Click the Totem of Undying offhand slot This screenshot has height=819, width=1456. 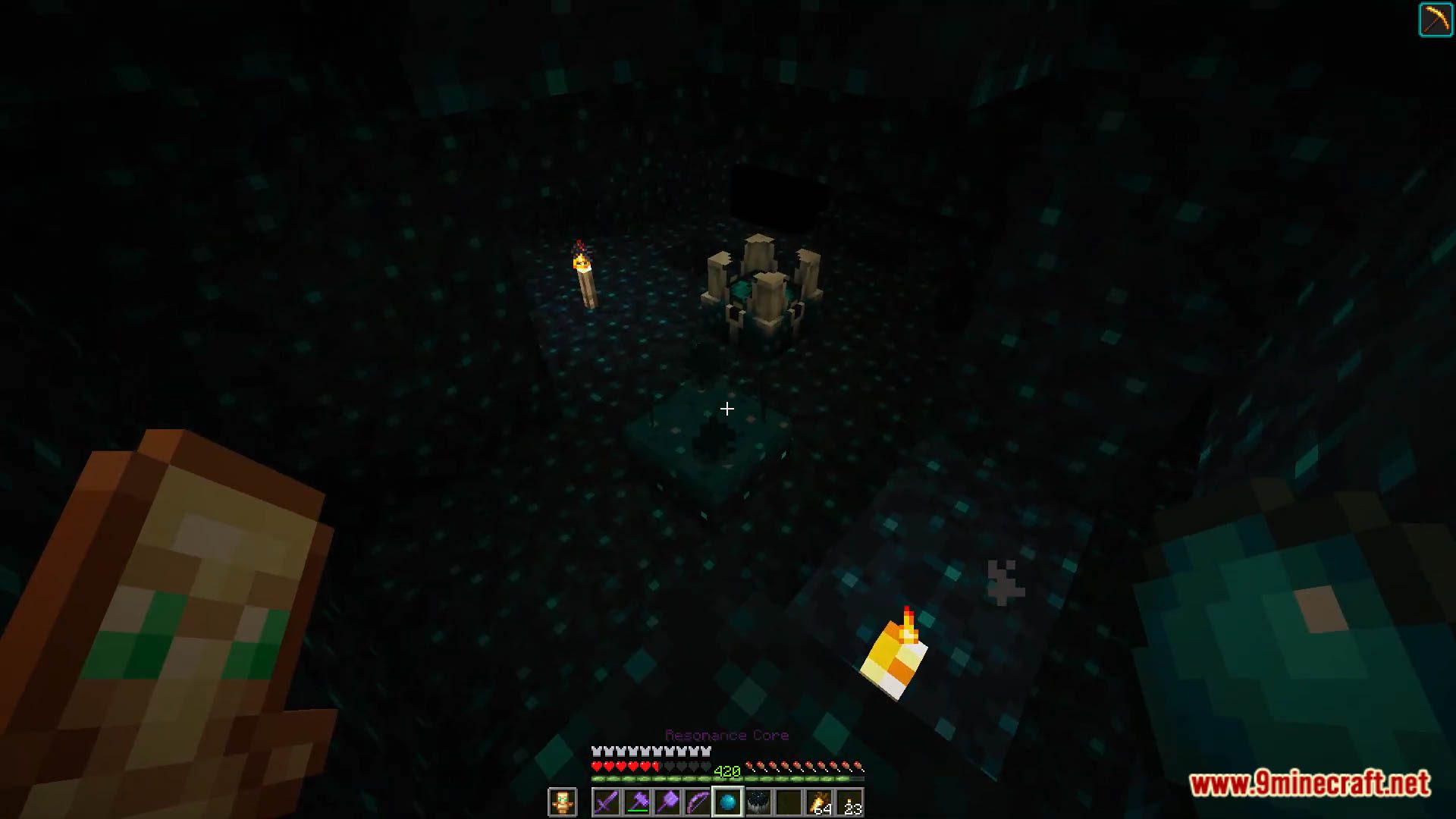point(563,802)
